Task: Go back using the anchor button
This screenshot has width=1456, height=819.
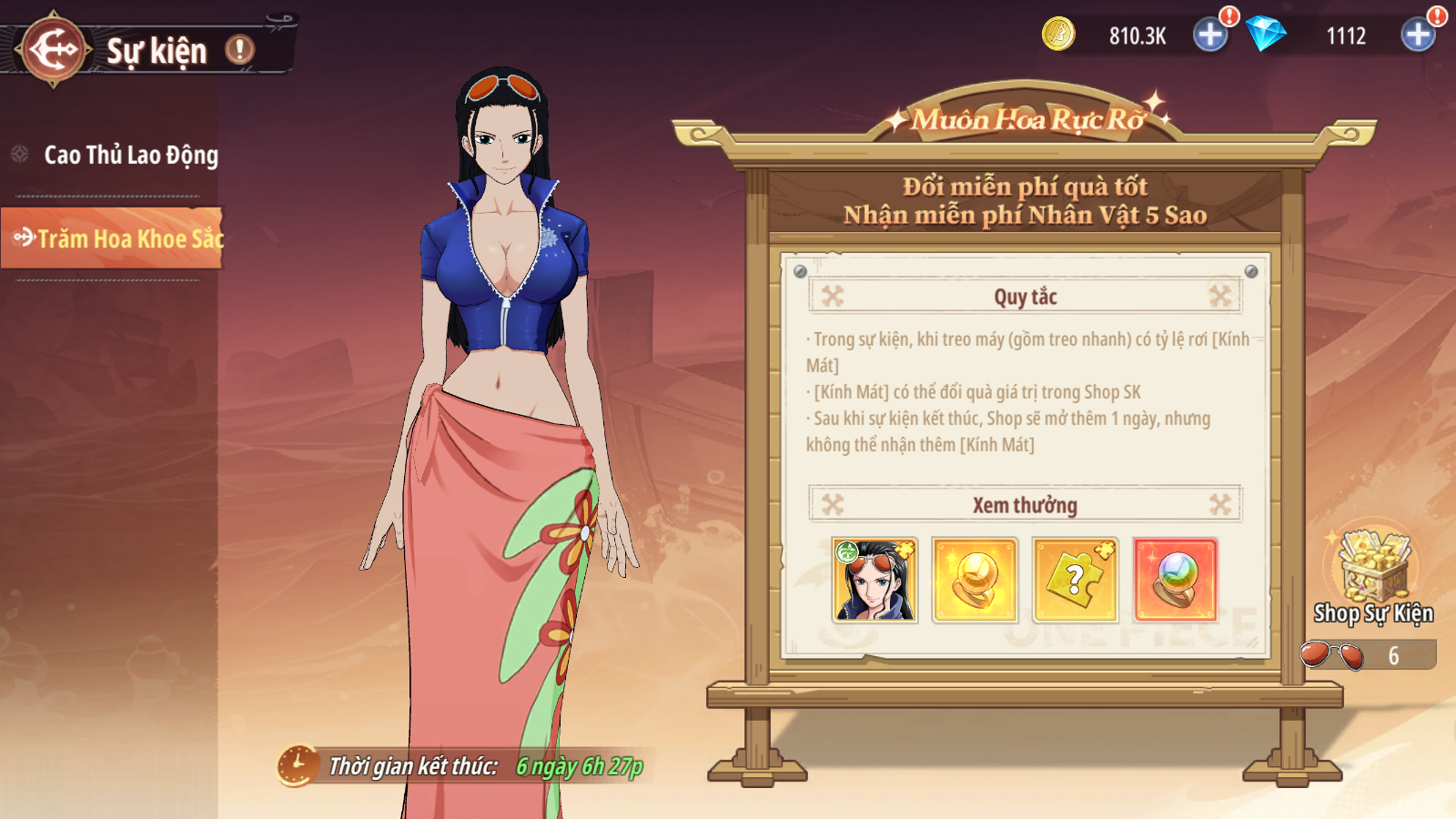Action: tap(54, 50)
